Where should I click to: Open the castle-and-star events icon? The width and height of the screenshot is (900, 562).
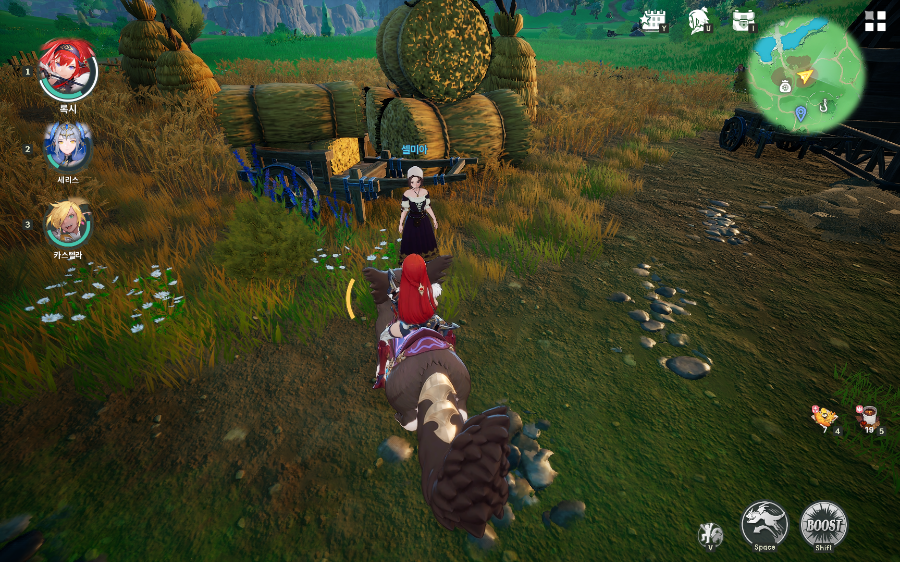pyautogui.click(x=654, y=21)
